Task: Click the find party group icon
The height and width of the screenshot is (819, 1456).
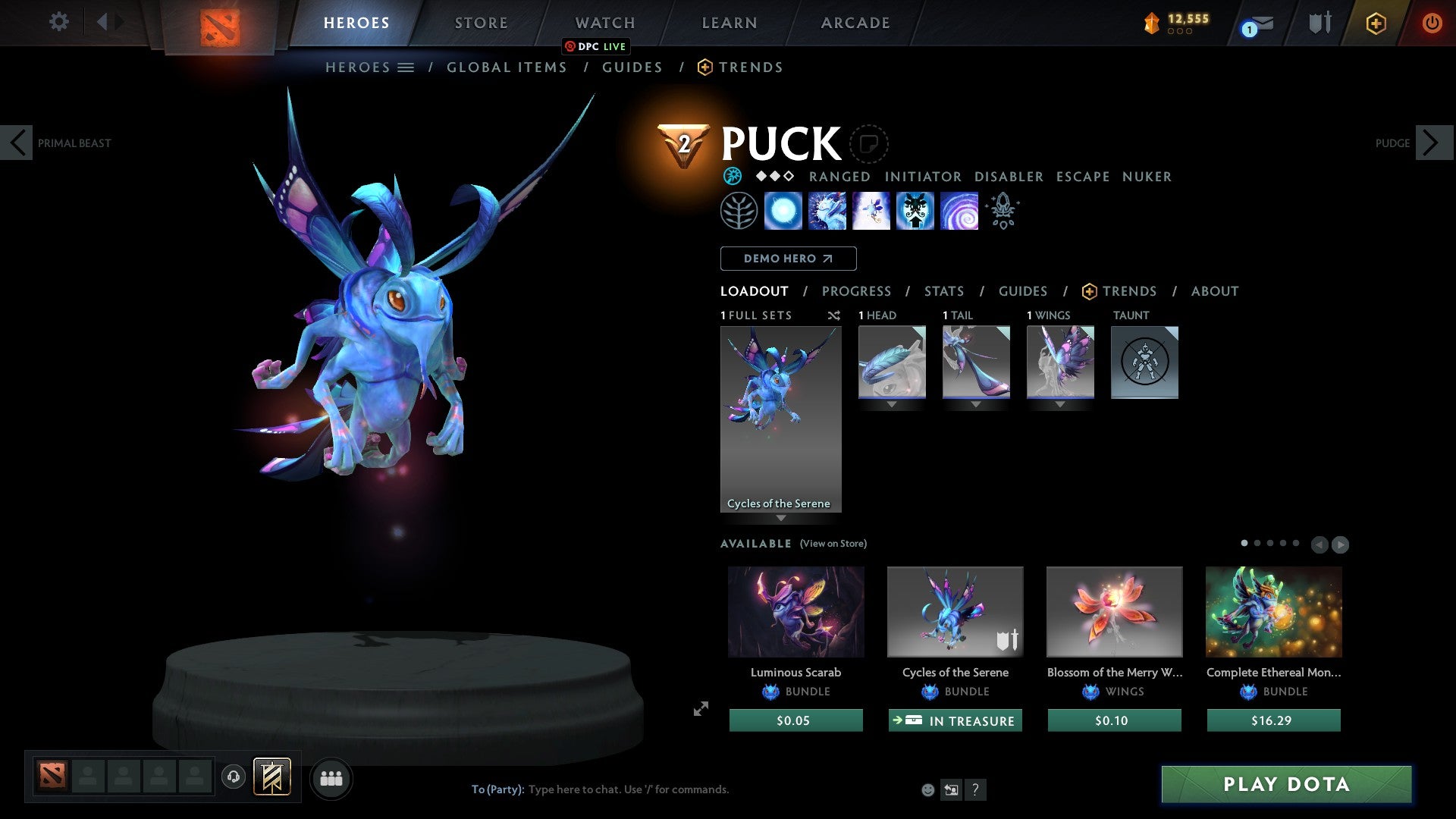Action: [x=331, y=777]
